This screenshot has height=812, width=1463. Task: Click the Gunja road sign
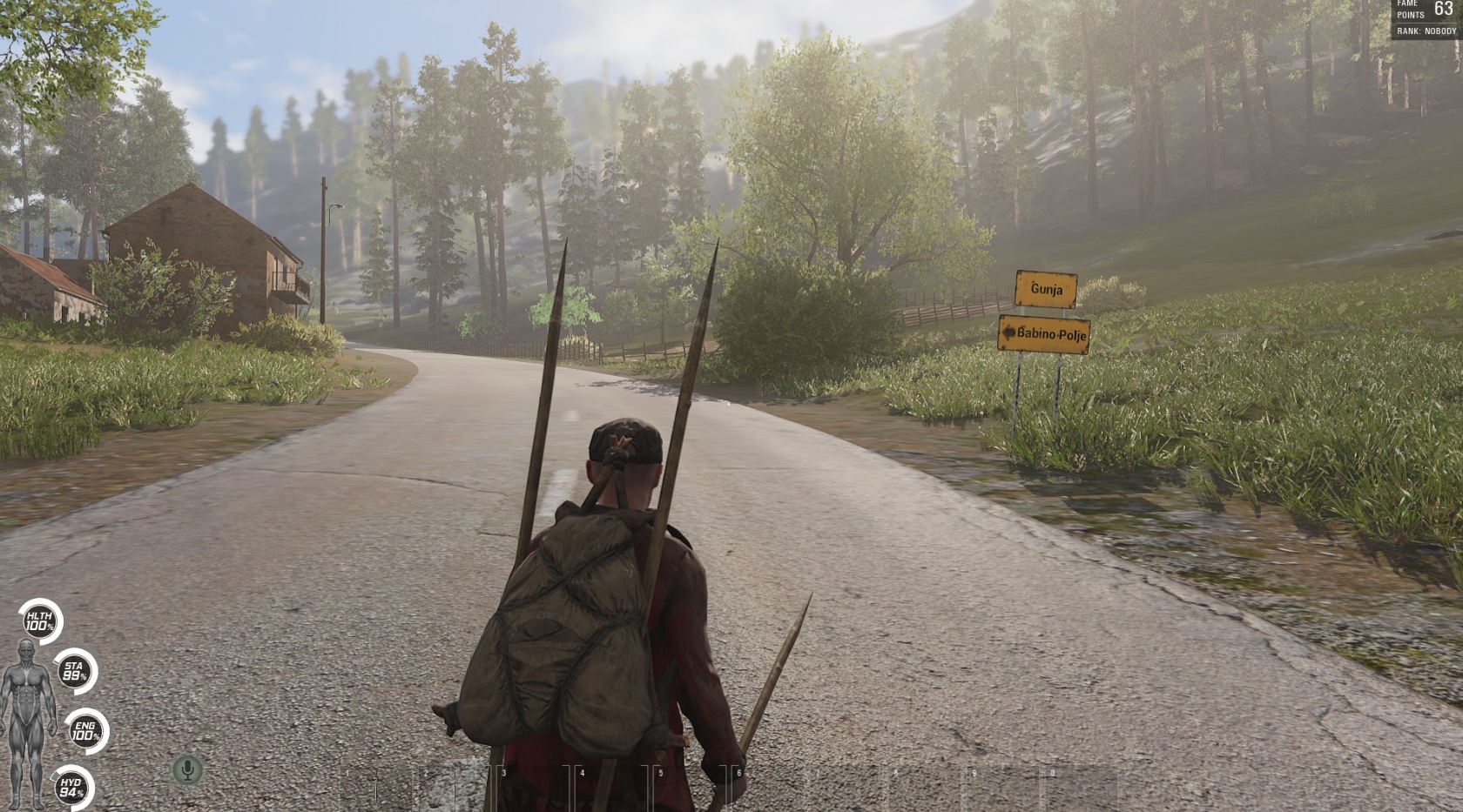tap(1045, 289)
